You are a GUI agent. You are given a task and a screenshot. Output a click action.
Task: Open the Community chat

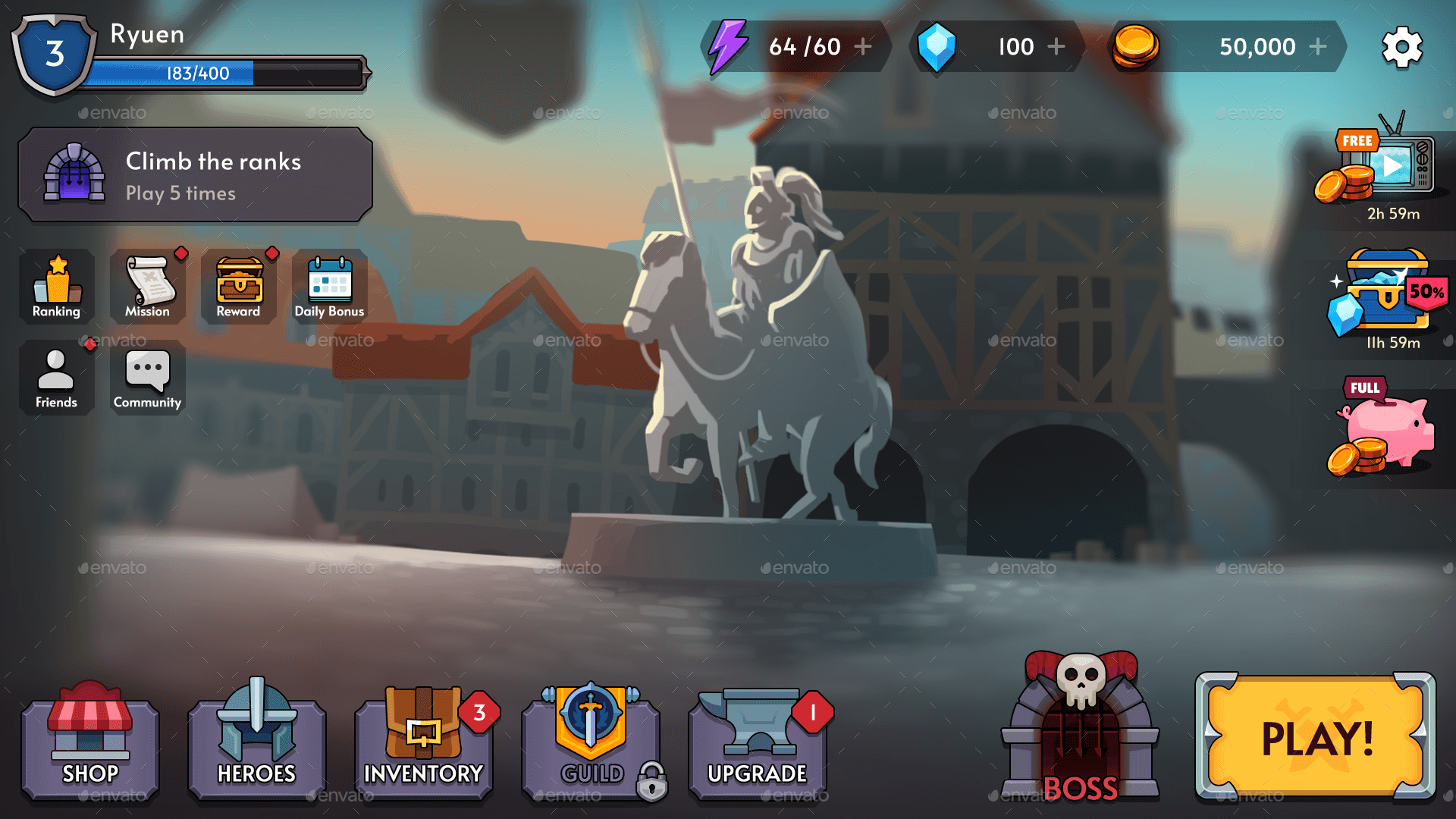(x=147, y=378)
